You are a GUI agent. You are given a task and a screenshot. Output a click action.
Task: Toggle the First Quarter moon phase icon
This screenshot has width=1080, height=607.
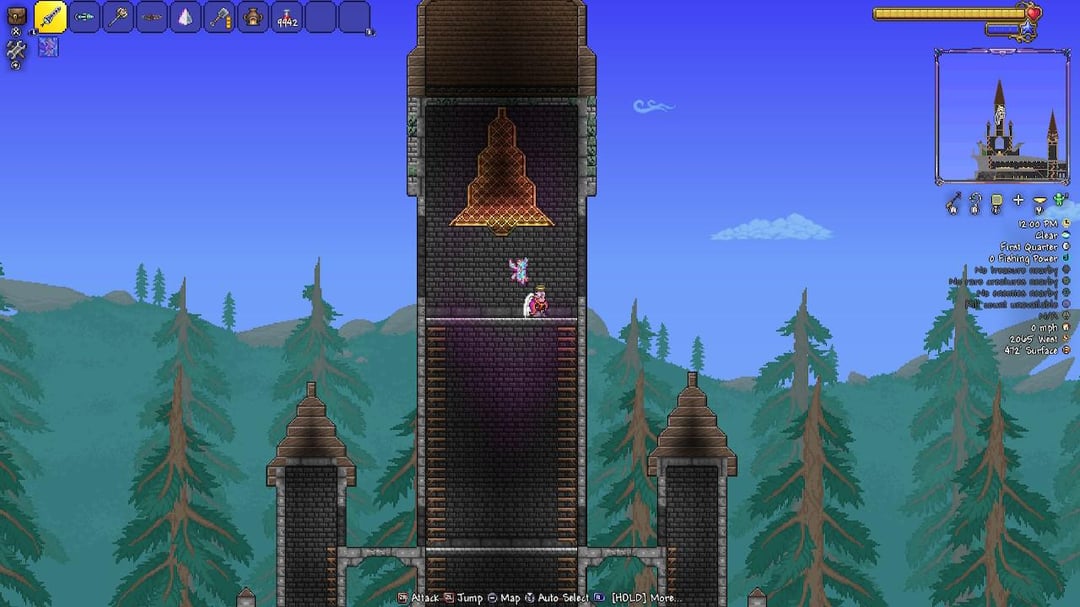[x=1066, y=247]
